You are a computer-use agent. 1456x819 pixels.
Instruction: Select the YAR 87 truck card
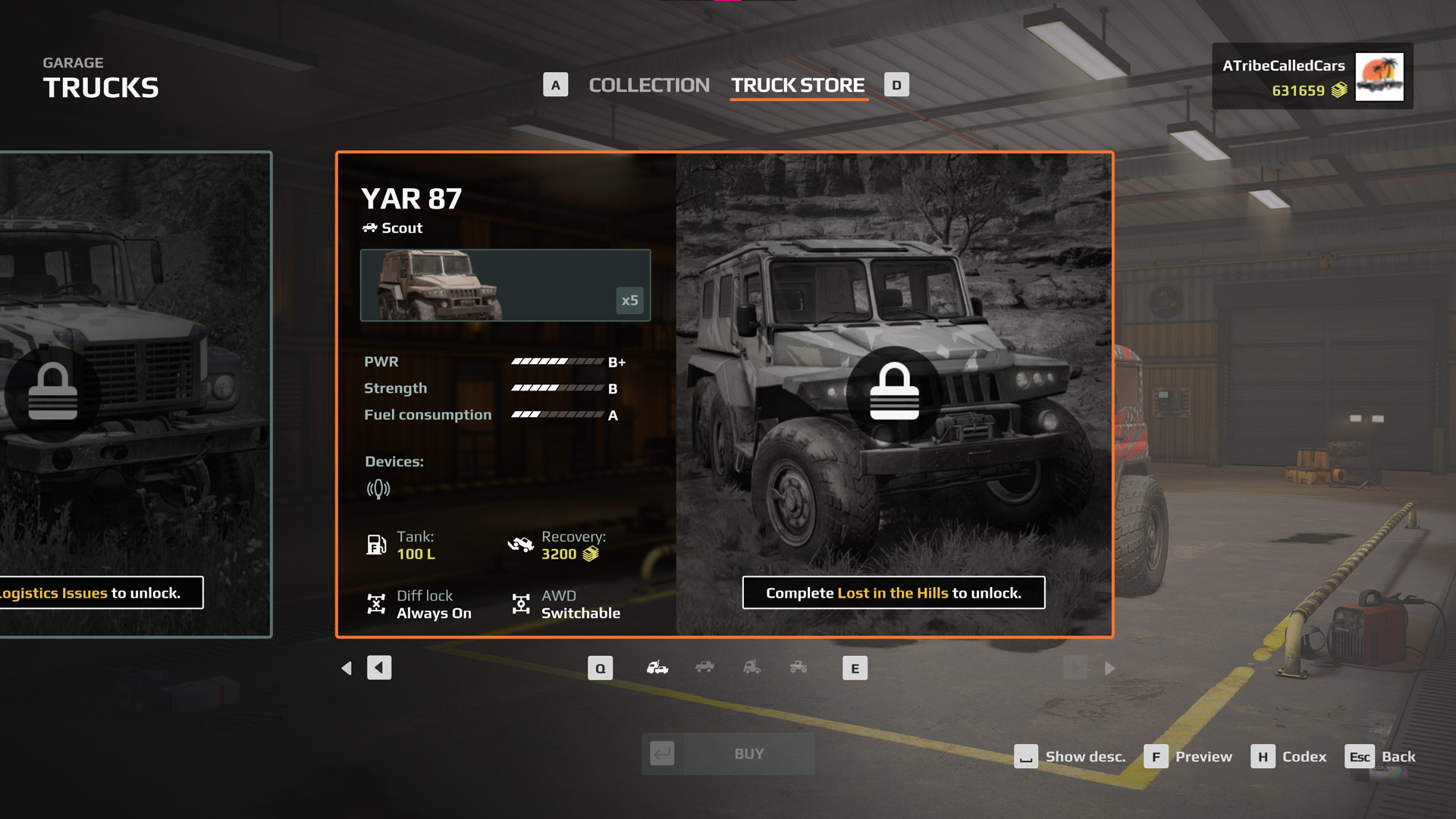[x=724, y=394]
